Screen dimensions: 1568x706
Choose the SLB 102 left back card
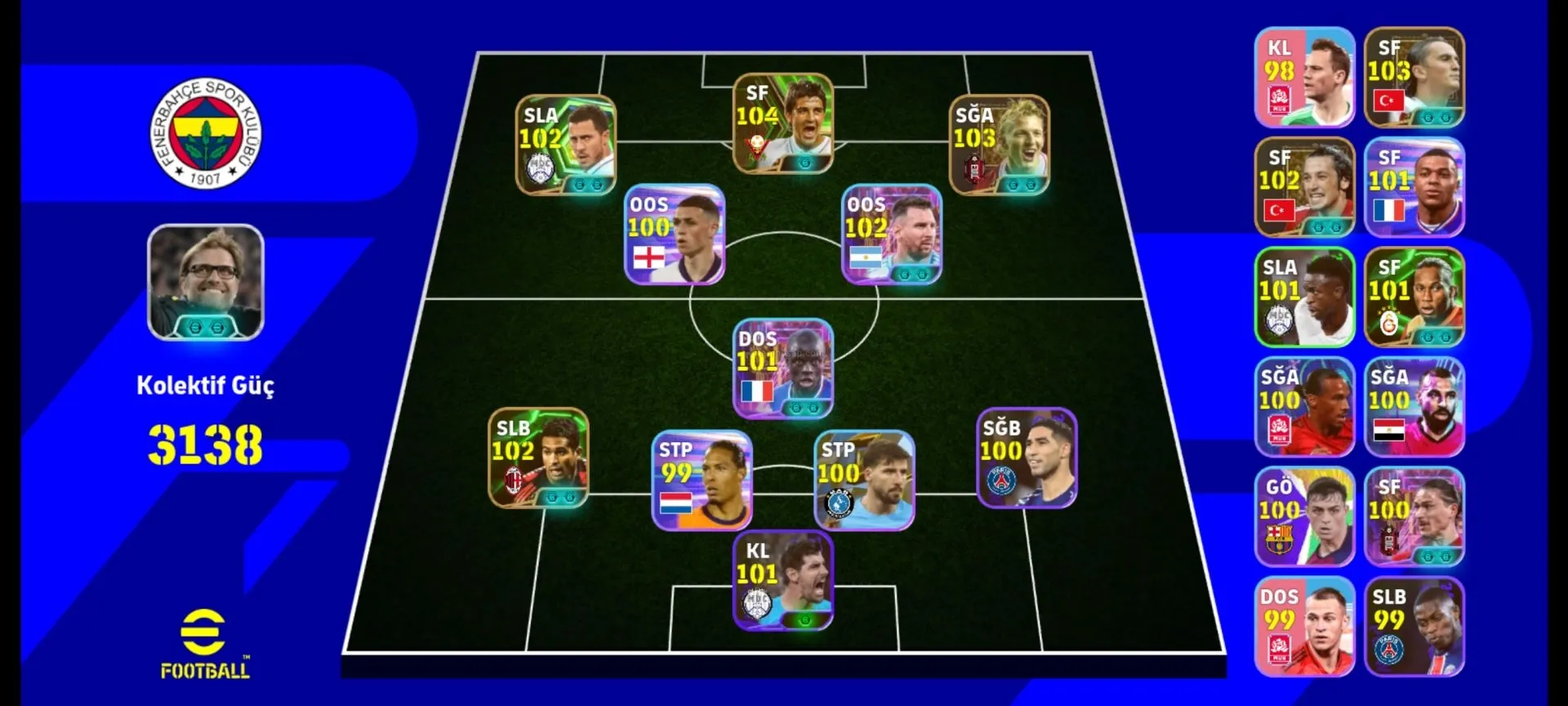point(538,458)
